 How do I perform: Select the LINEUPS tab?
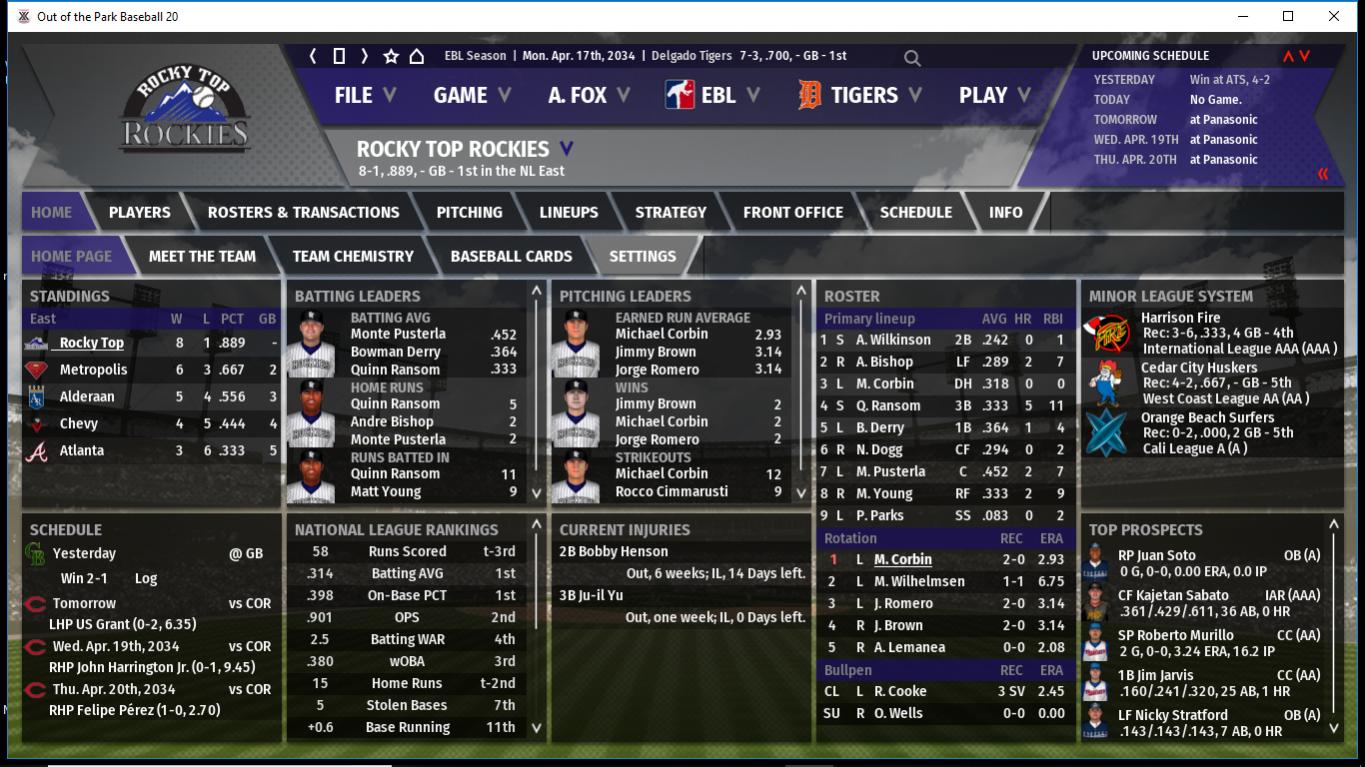click(x=568, y=212)
